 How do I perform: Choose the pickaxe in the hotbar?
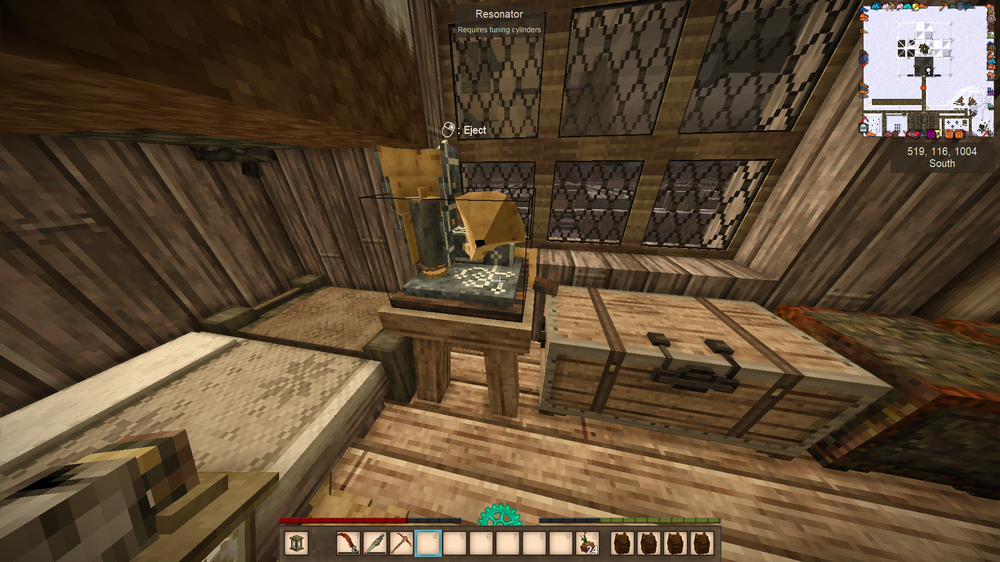click(401, 543)
